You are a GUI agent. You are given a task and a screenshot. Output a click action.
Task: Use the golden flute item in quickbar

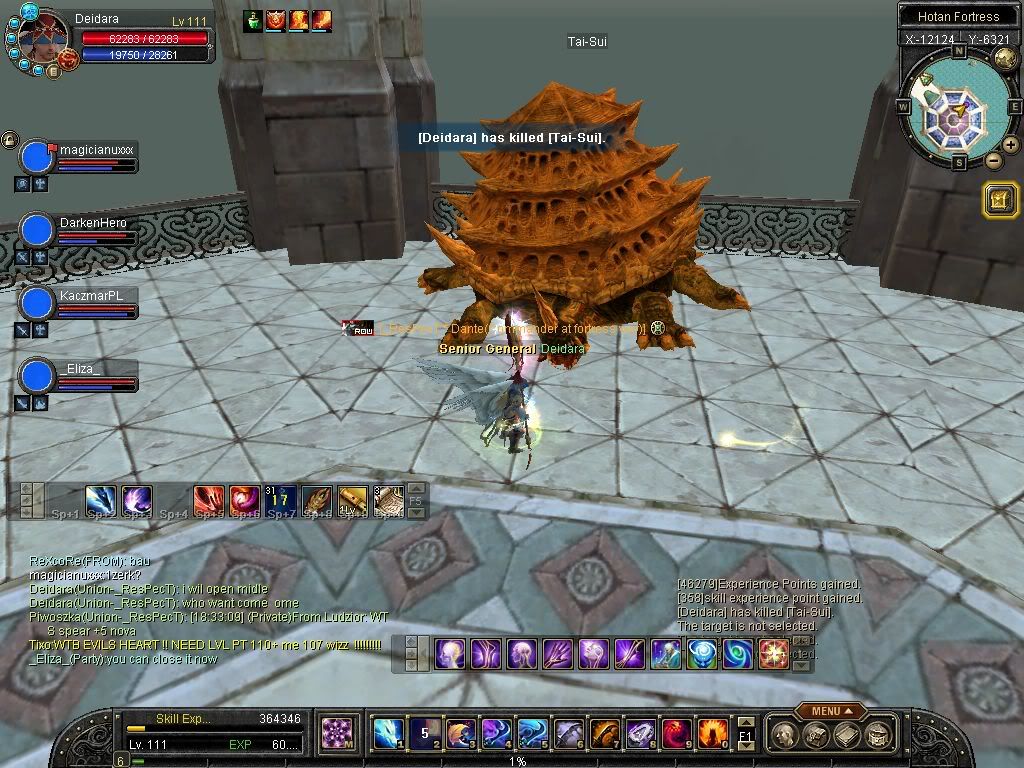click(x=352, y=498)
